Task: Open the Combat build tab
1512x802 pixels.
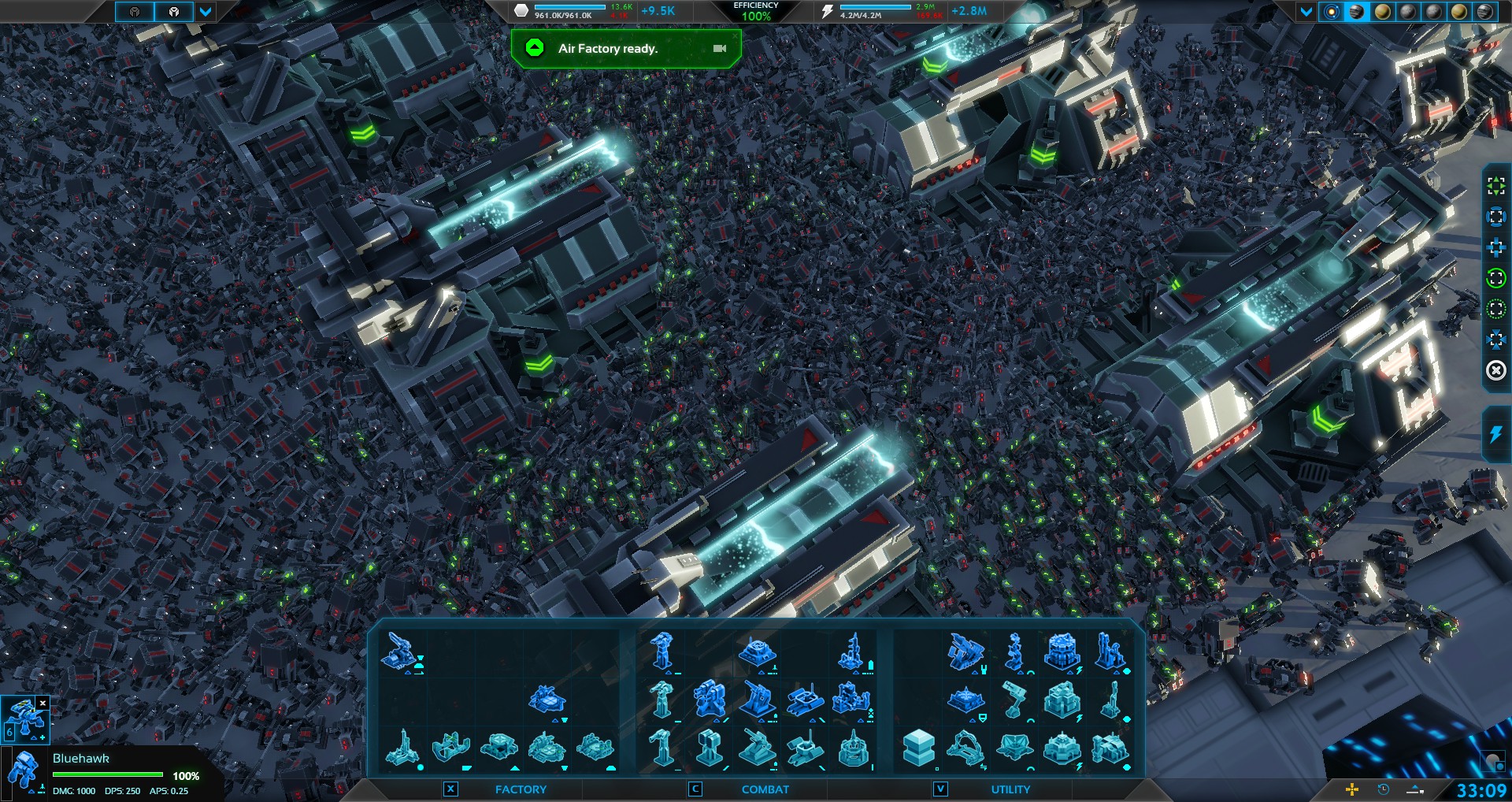Action: click(765, 789)
